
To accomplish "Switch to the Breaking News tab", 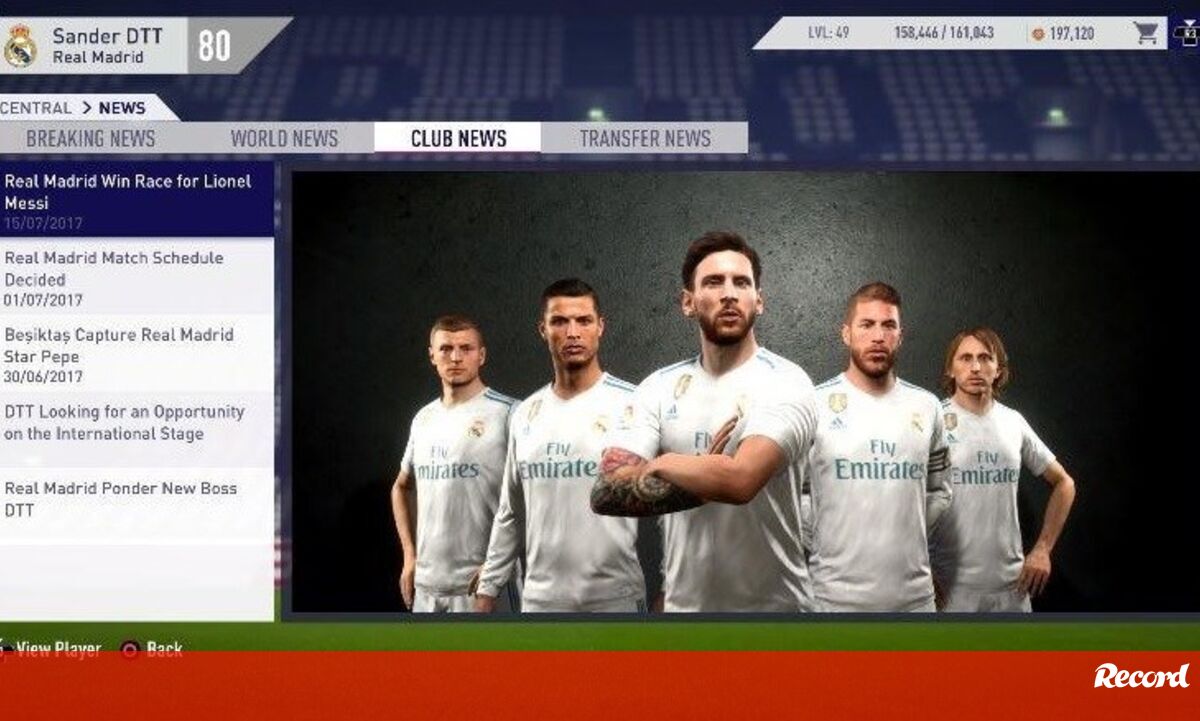I will [91, 139].
